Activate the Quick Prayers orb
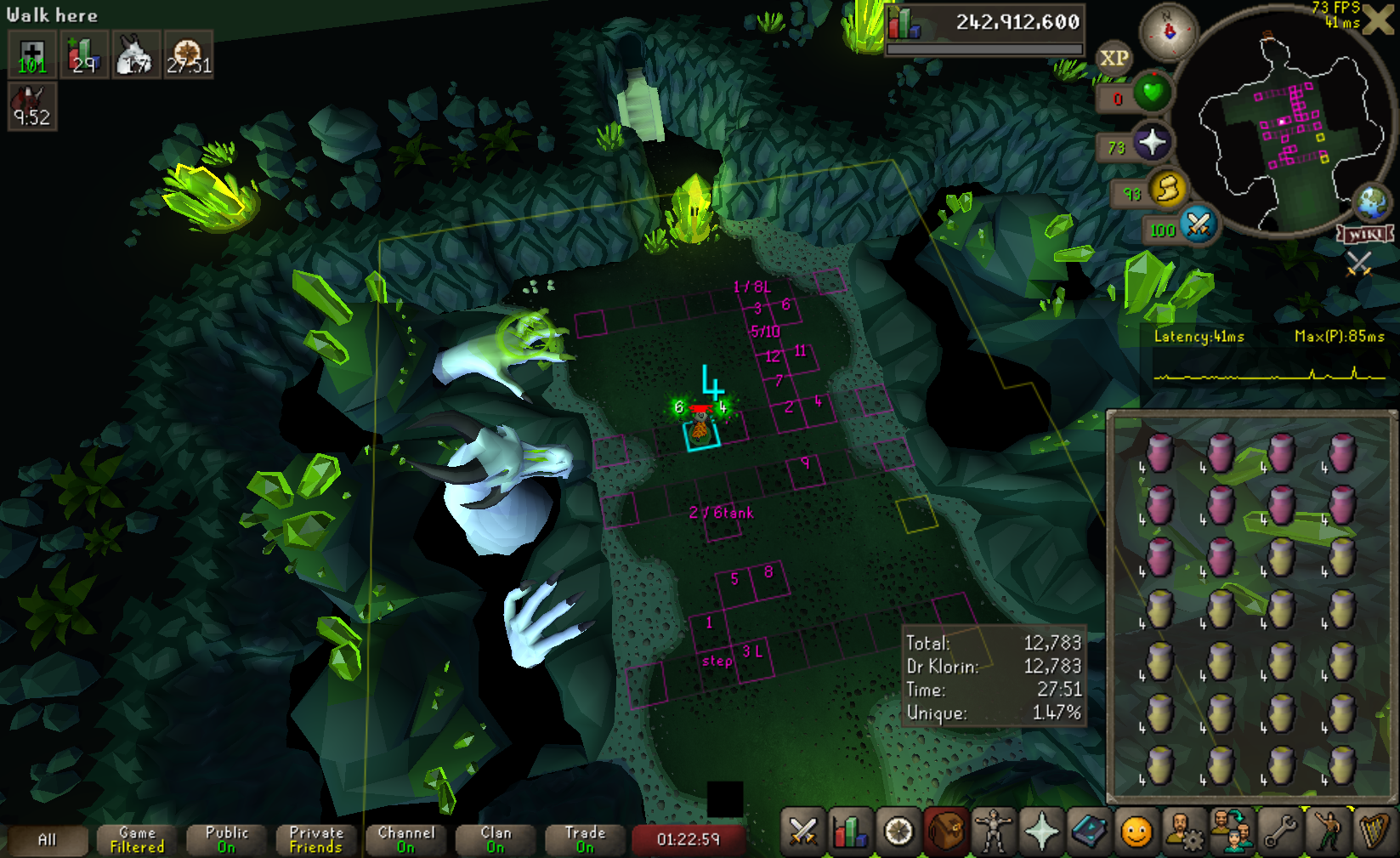Viewport: 1400px width, 858px height. (x=1152, y=142)
